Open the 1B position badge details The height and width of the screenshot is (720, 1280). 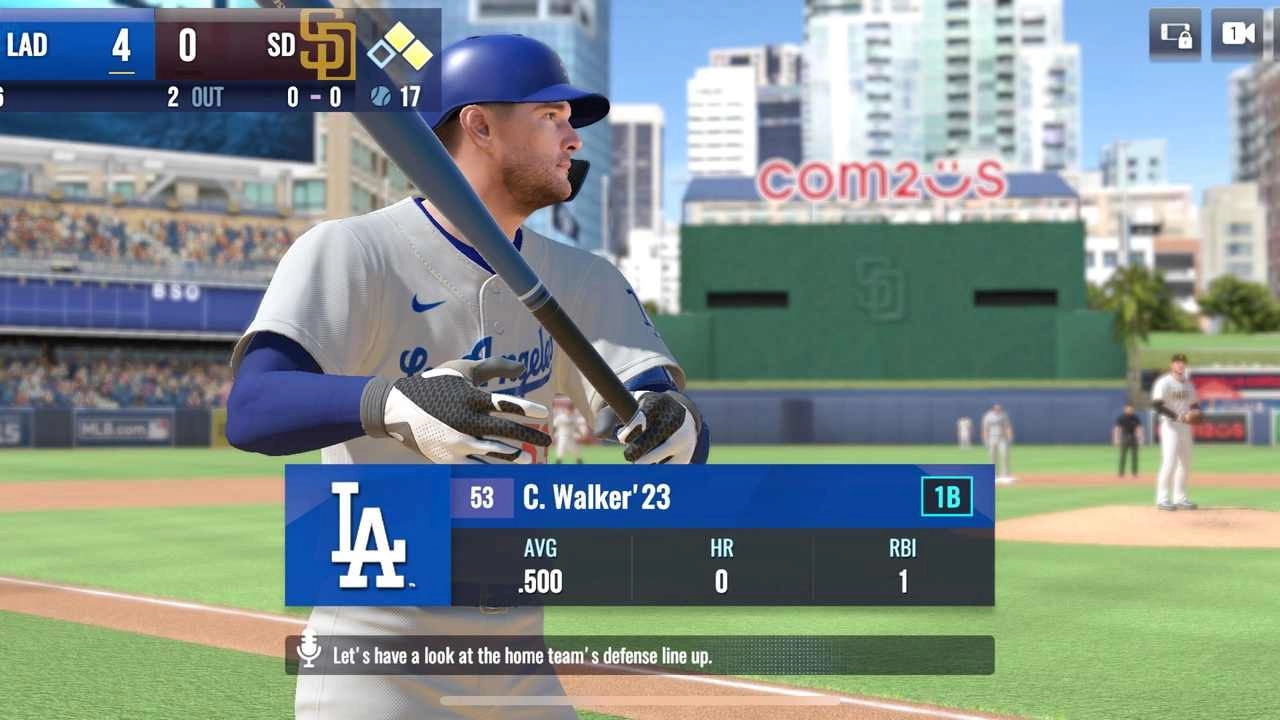click(x=949, y=497)
